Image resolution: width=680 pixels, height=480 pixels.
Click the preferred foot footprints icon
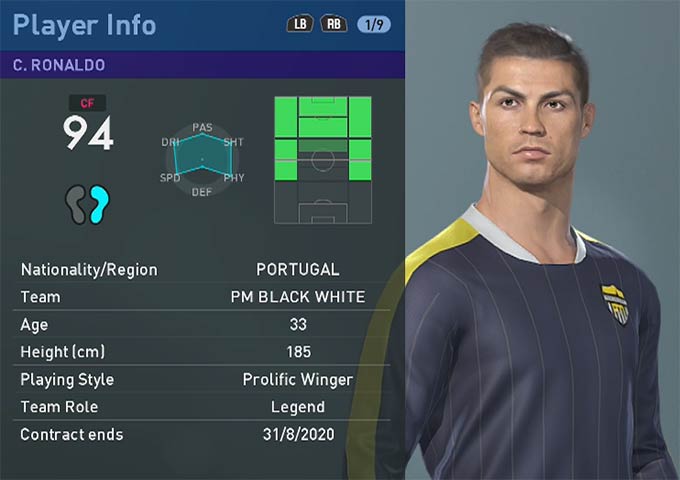pyautogui.click(x=89, y=204)
